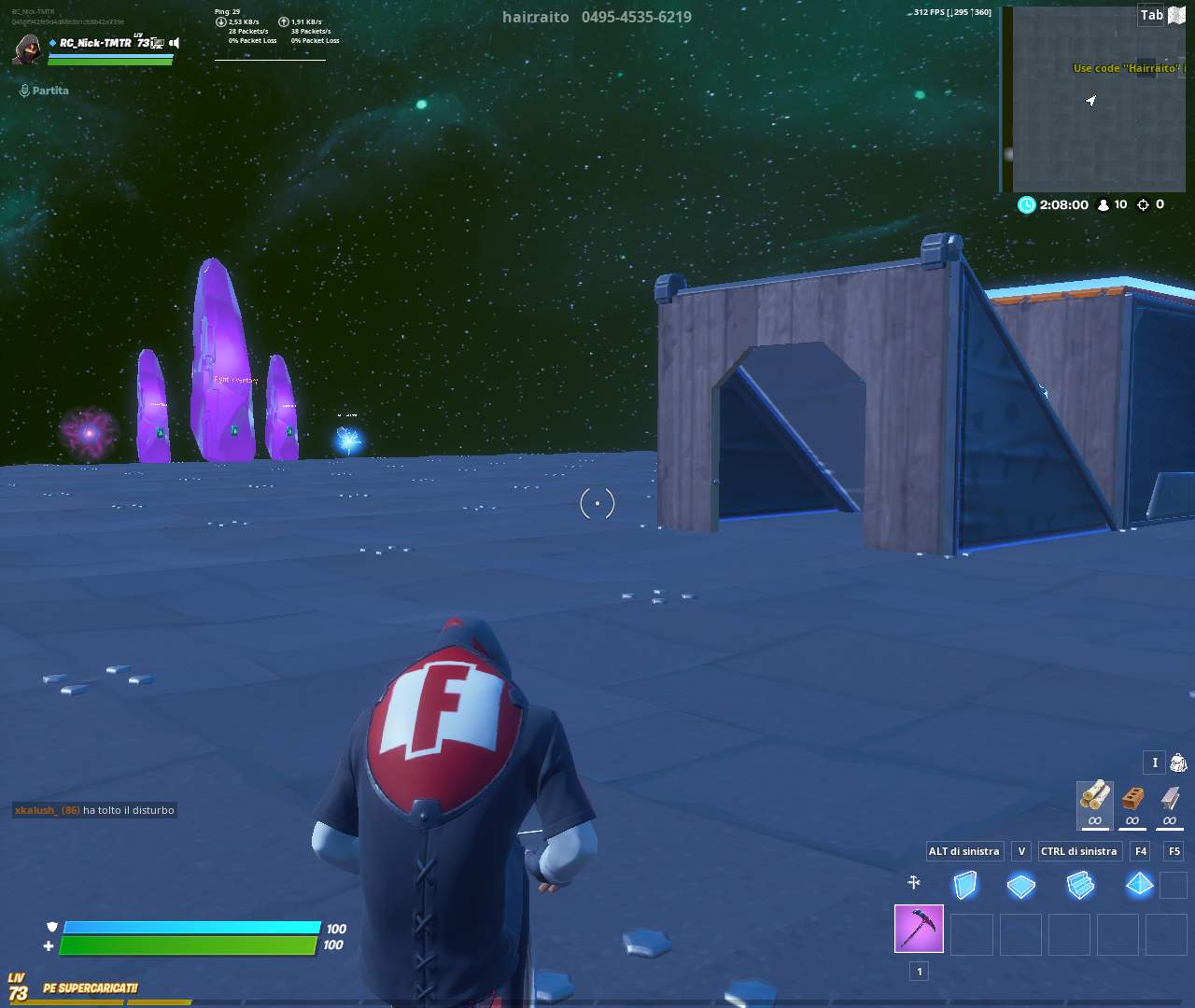Select the pyramid roof build icon
This screenshot has height=1008, width=1195.
tap(1139, 885)
